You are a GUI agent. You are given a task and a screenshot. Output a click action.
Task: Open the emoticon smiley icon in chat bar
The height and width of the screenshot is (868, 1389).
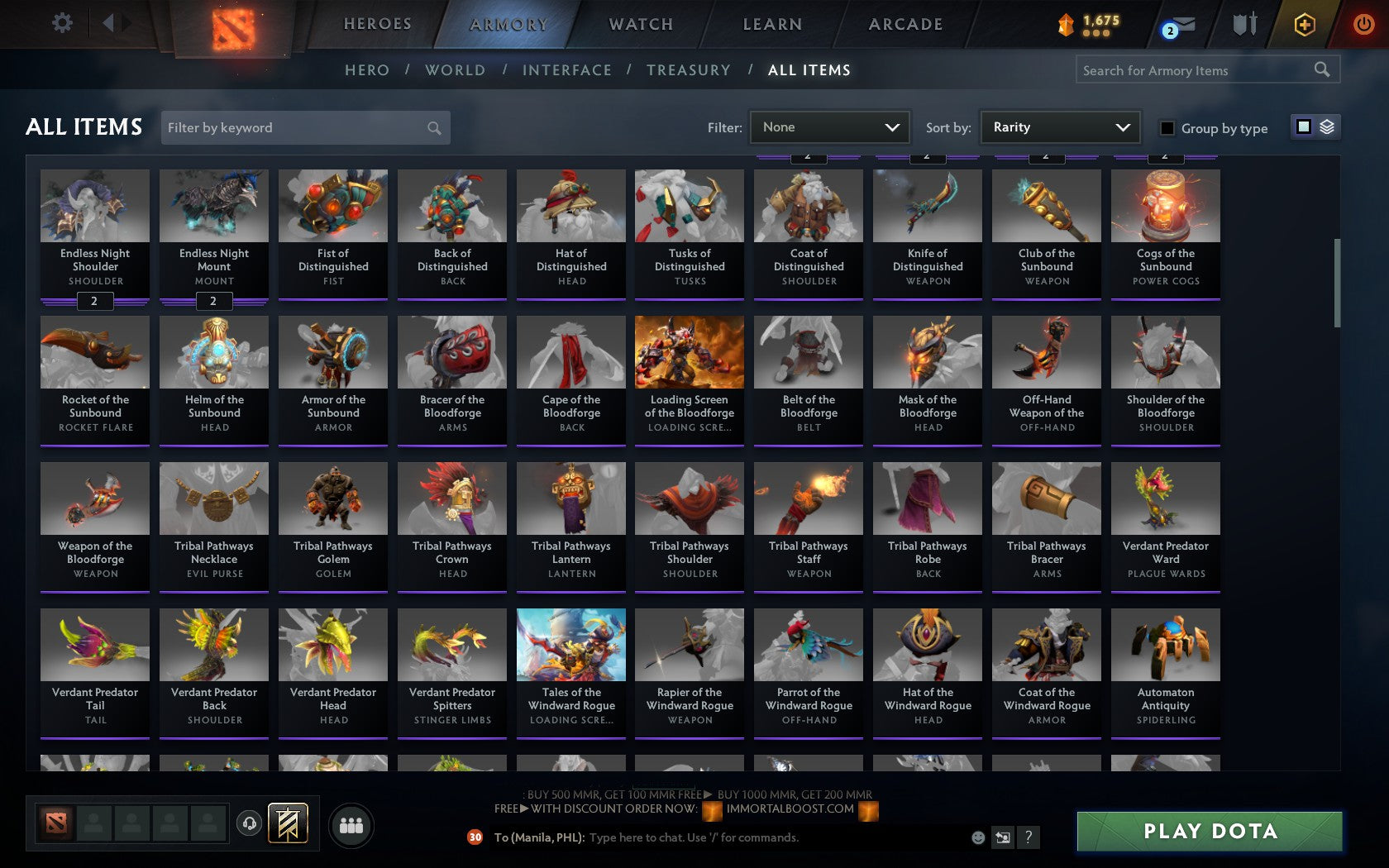point(978,837)
